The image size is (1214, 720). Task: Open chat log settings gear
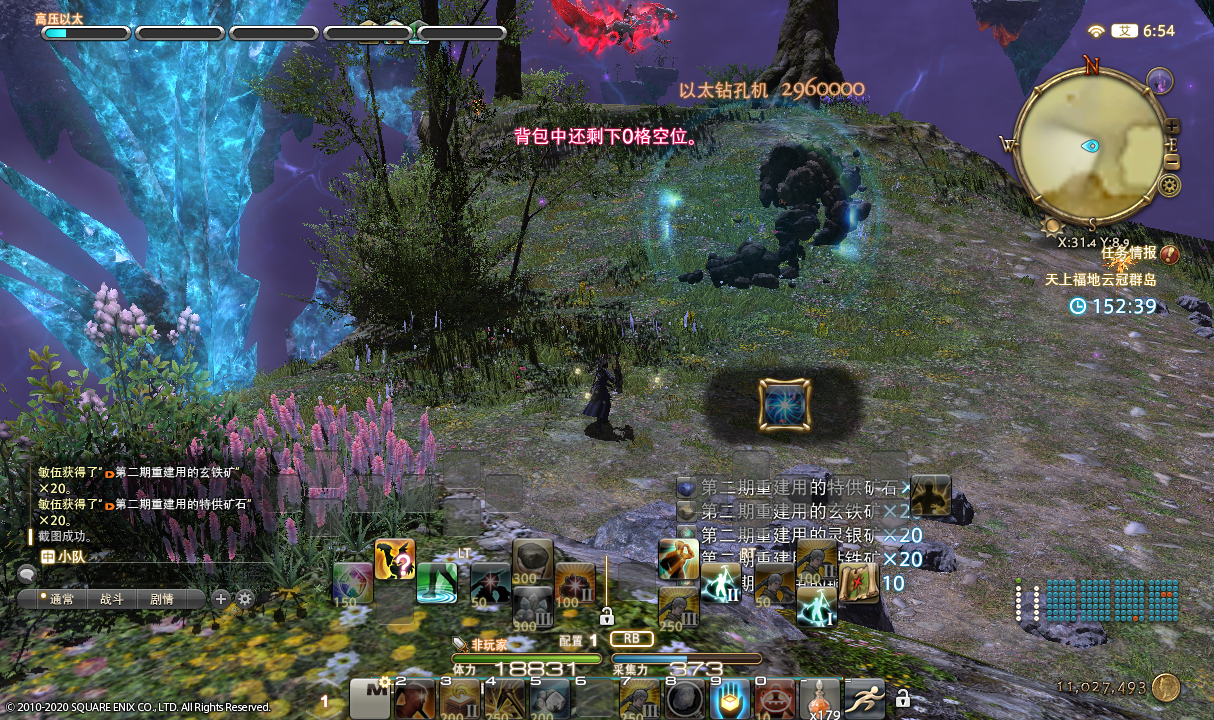pyautogui.click(x=244, y=599)
